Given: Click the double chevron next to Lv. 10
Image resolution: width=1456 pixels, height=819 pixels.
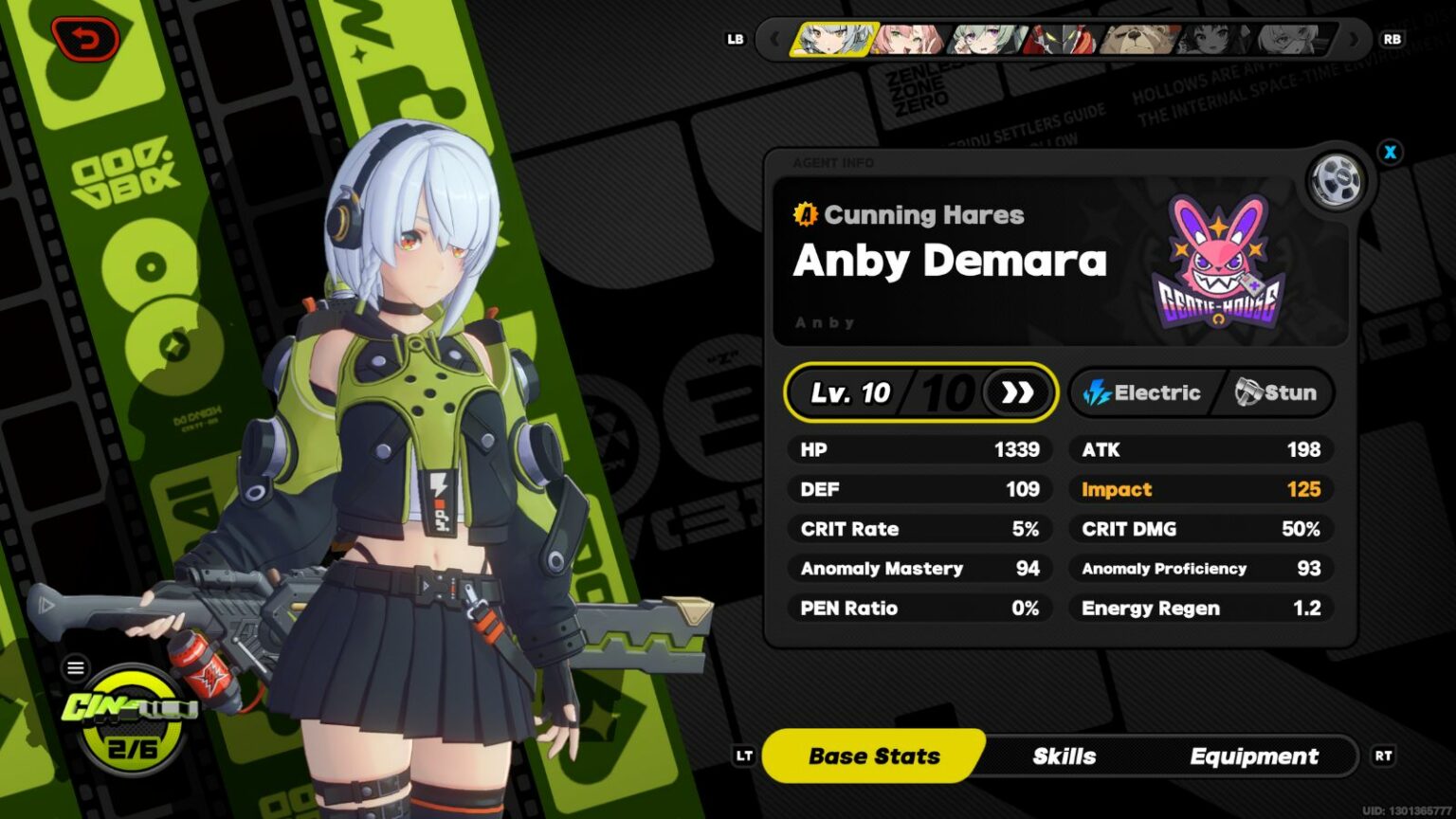Looking at the screenshot, I should [x=1019, y=391].
